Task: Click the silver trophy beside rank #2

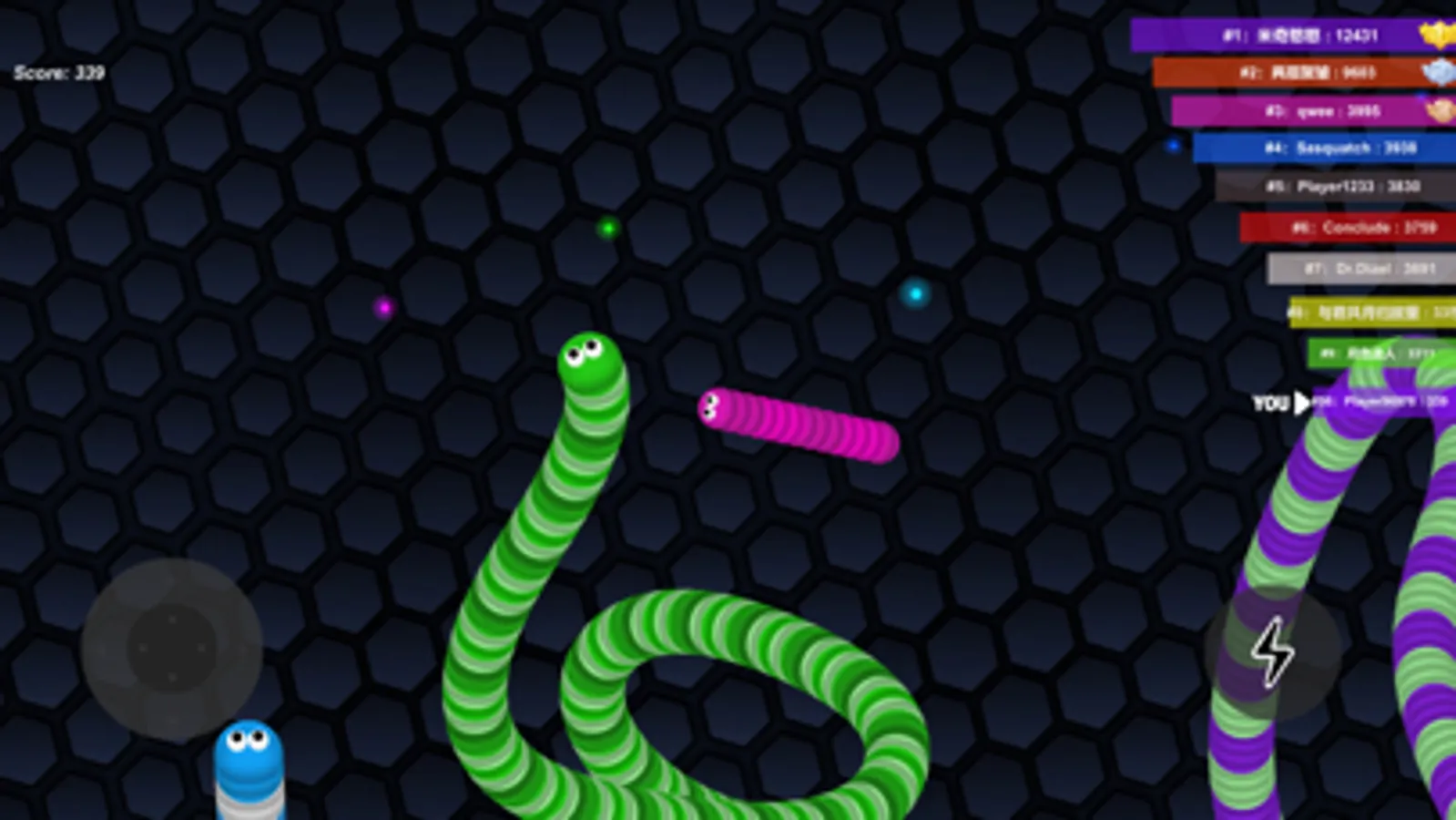Action: 1437,72
